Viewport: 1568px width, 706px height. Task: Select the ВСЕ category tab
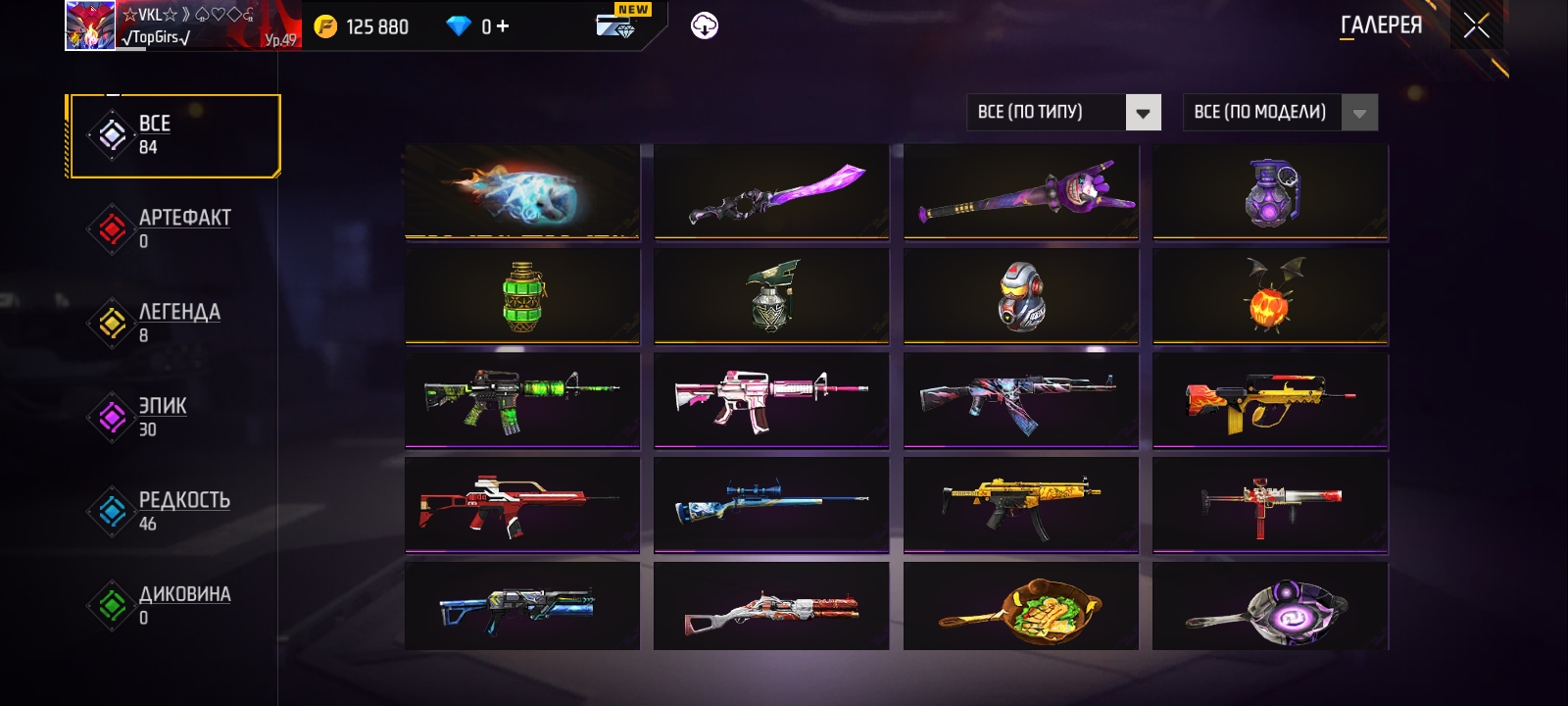[x=174, y=135]
